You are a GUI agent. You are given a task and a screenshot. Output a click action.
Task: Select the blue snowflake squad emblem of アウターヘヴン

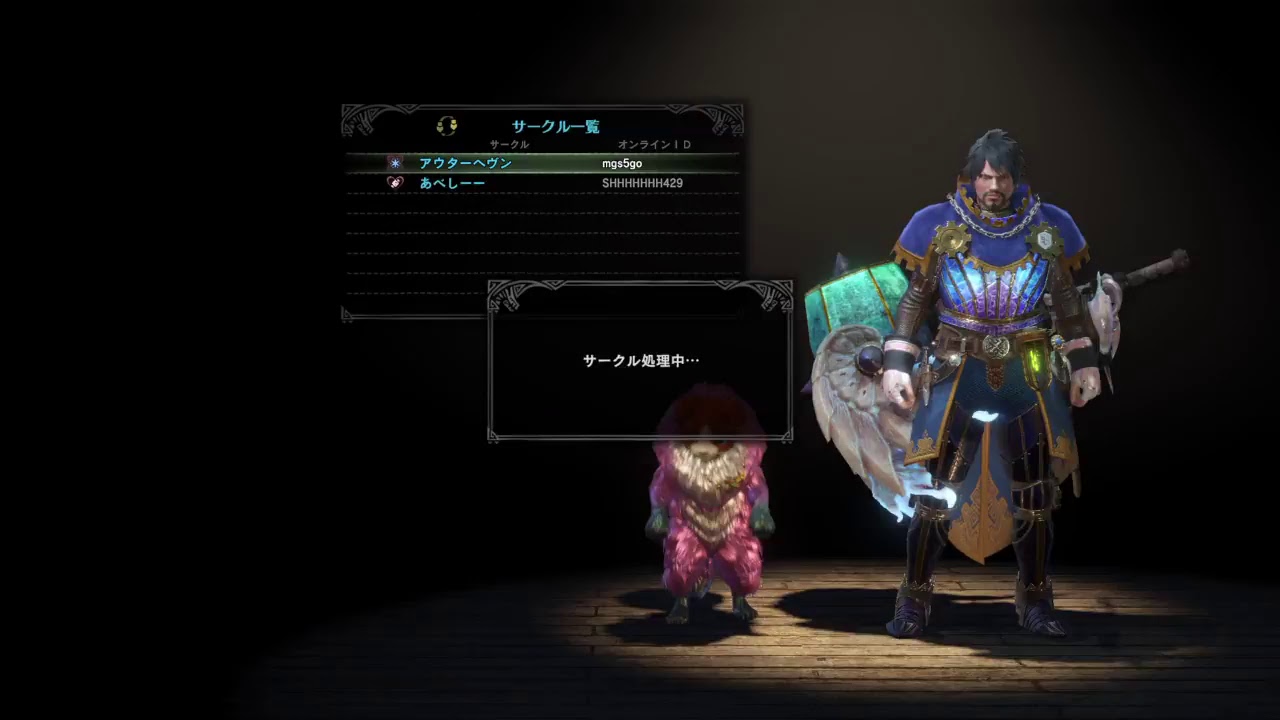tap(394, 162)
